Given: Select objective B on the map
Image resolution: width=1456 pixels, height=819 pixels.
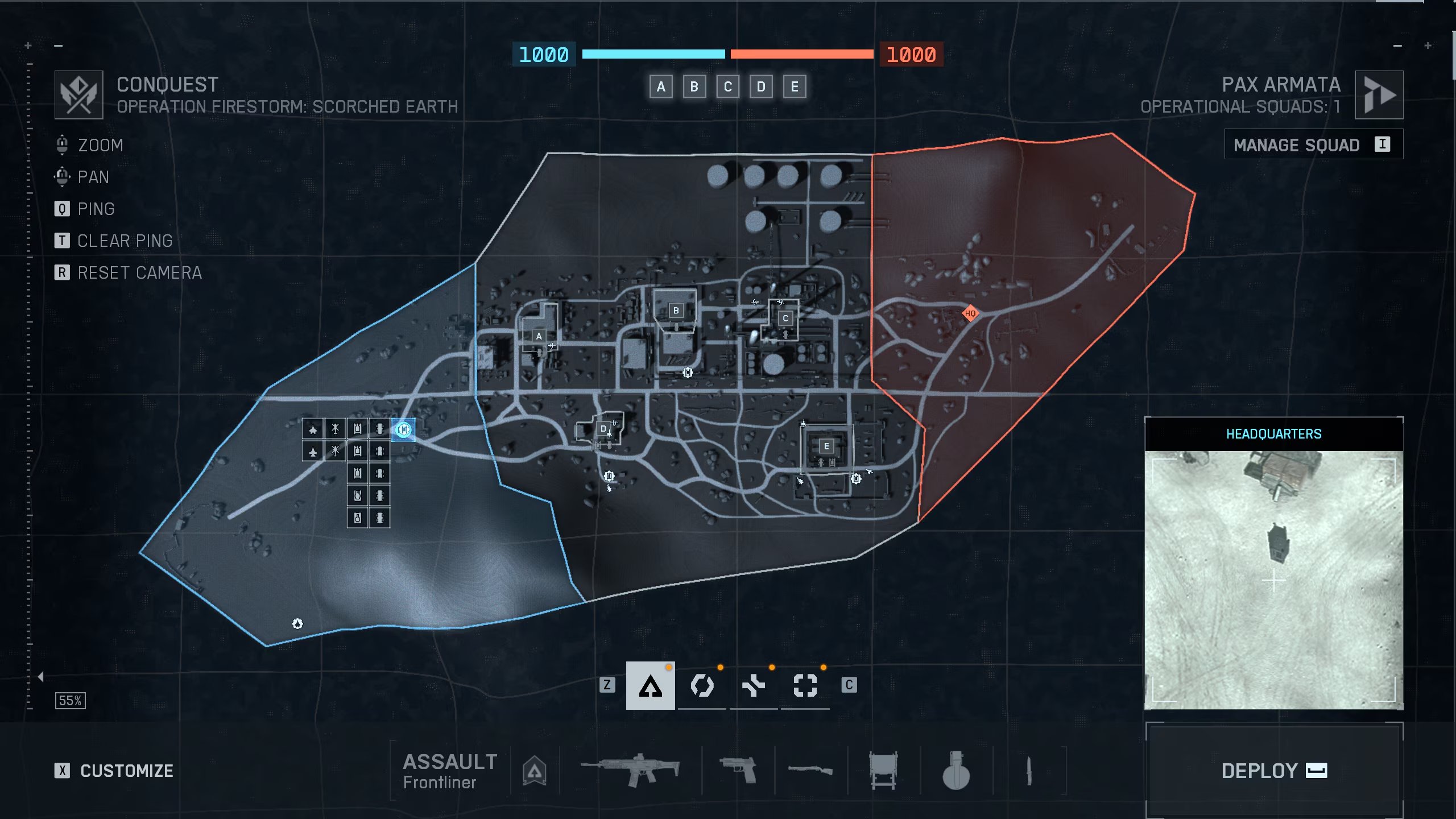Looking at the screenshot, I should click(676, 311).
